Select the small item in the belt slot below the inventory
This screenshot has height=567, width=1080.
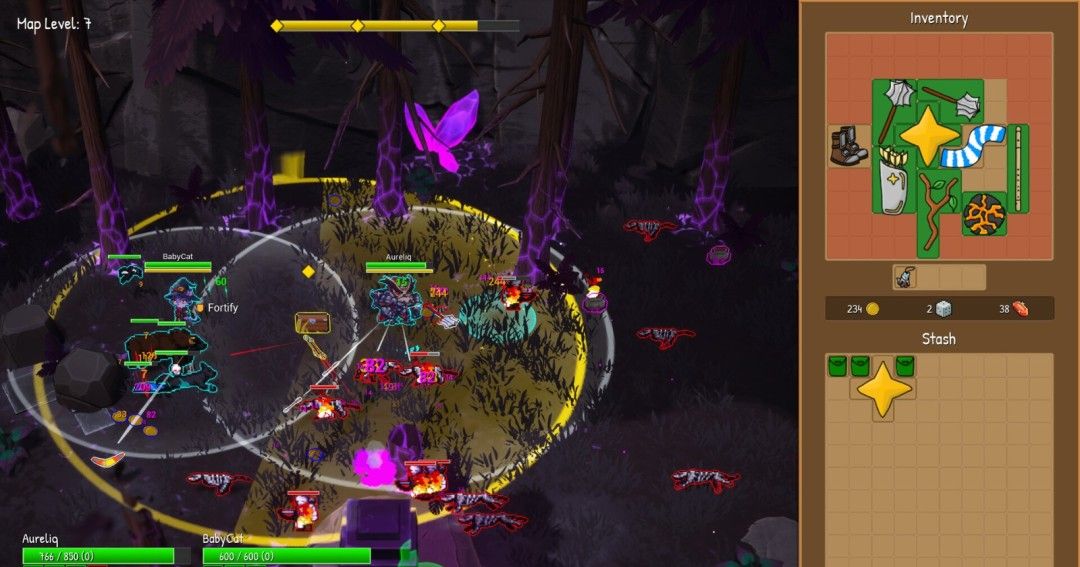pyautogui.click(x=905, y=278)
